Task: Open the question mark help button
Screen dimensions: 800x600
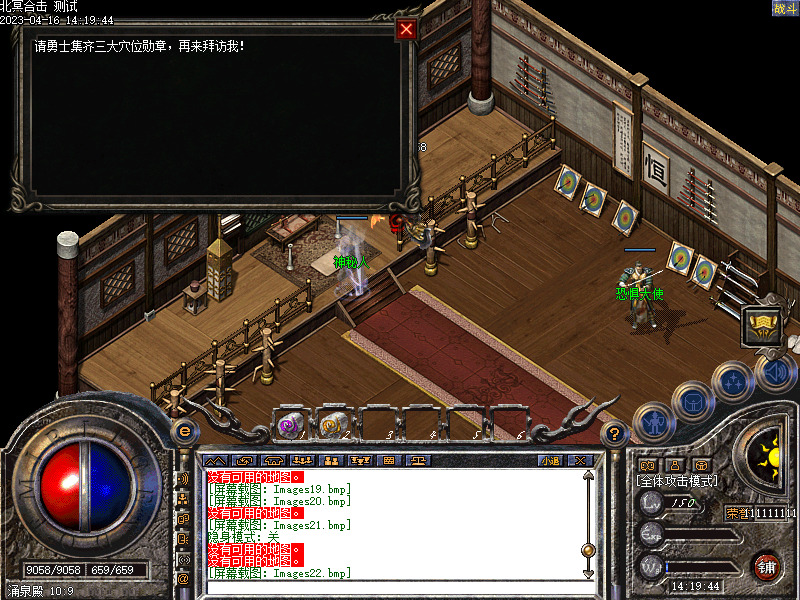Action: pos(615,433)
